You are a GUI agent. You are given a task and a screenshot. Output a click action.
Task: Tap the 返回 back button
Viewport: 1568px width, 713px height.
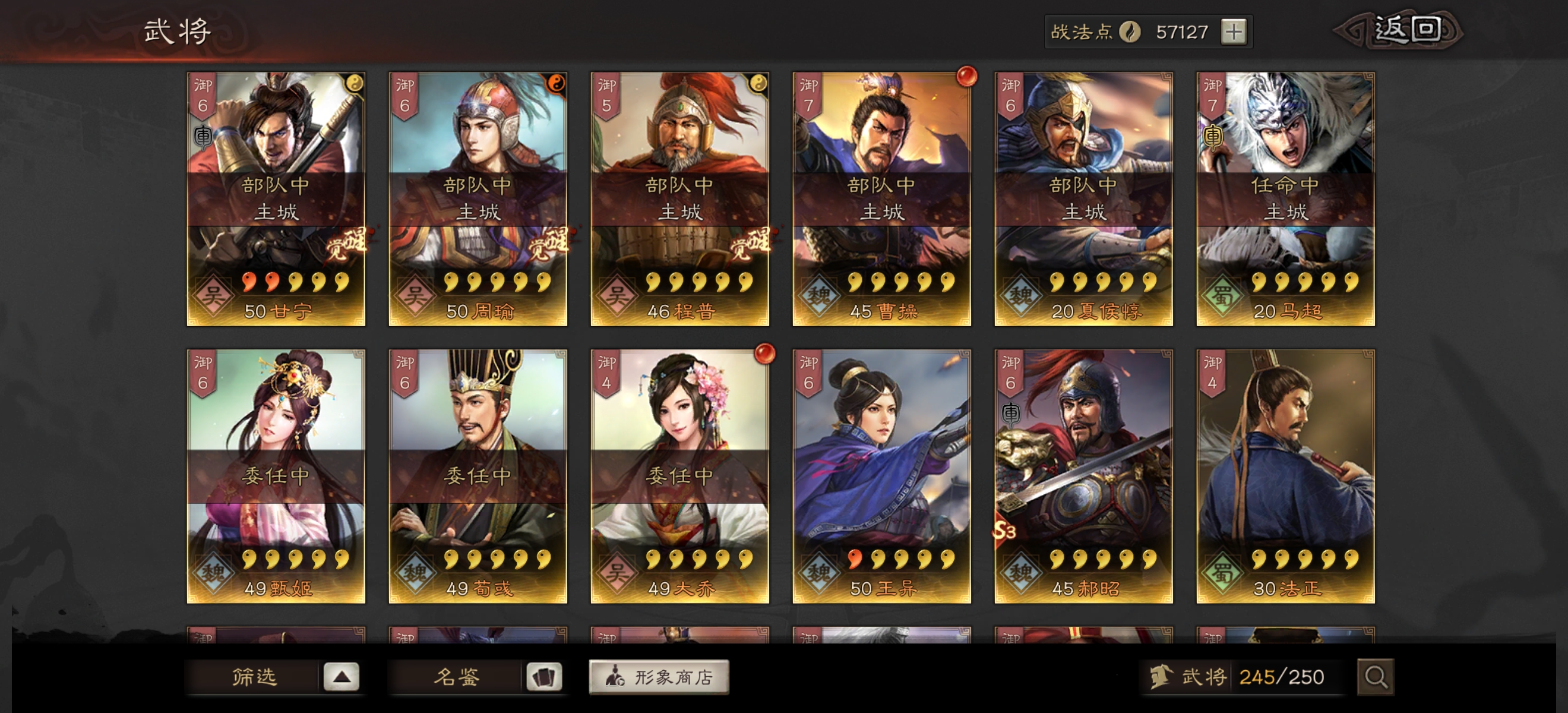(x=1405, y=30)
